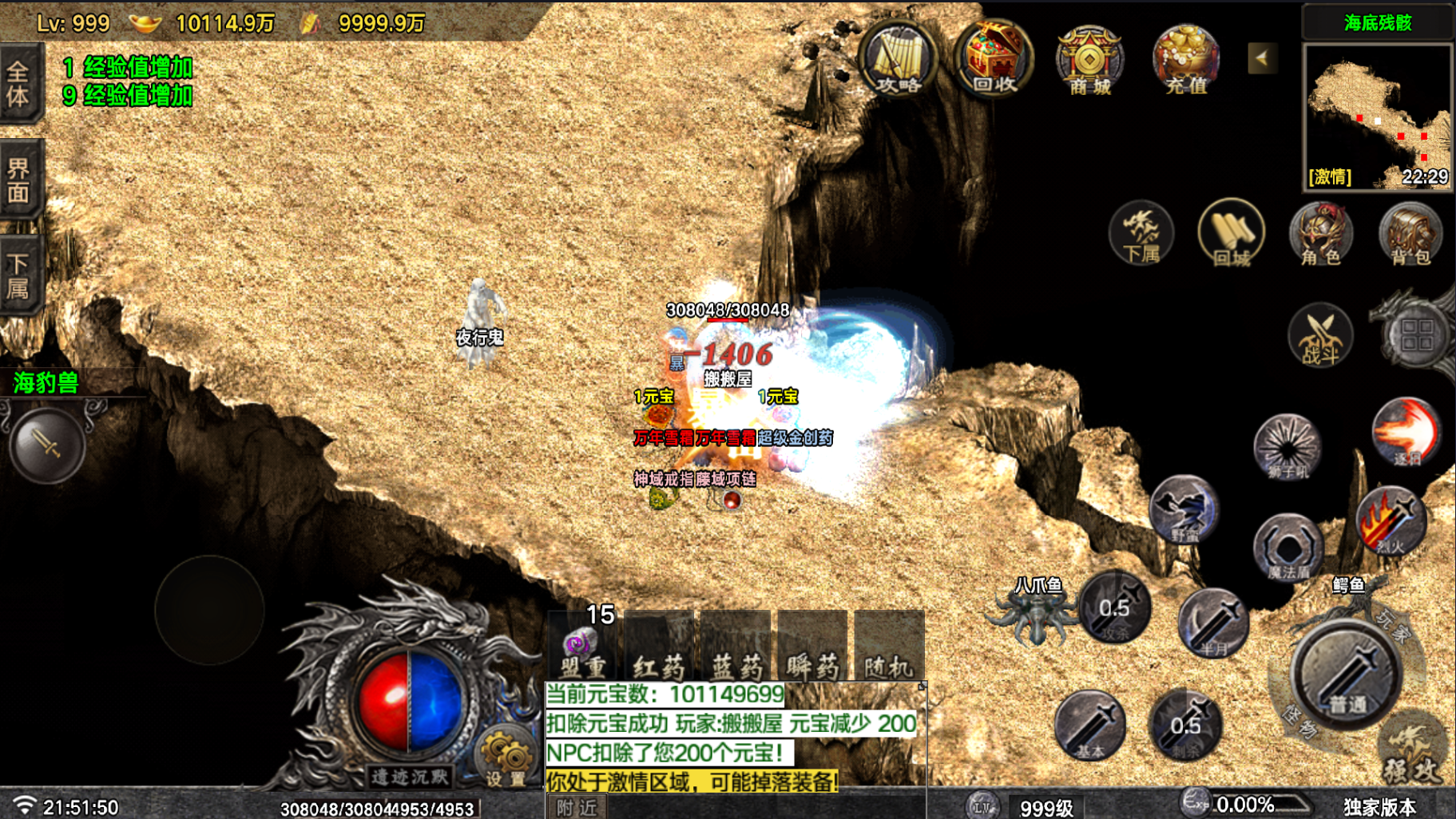Viewport: 1456px width, 819px height.
Task: Switch to the 附近 chat tab
Action: pyautogui.click(x=577, y=808)
